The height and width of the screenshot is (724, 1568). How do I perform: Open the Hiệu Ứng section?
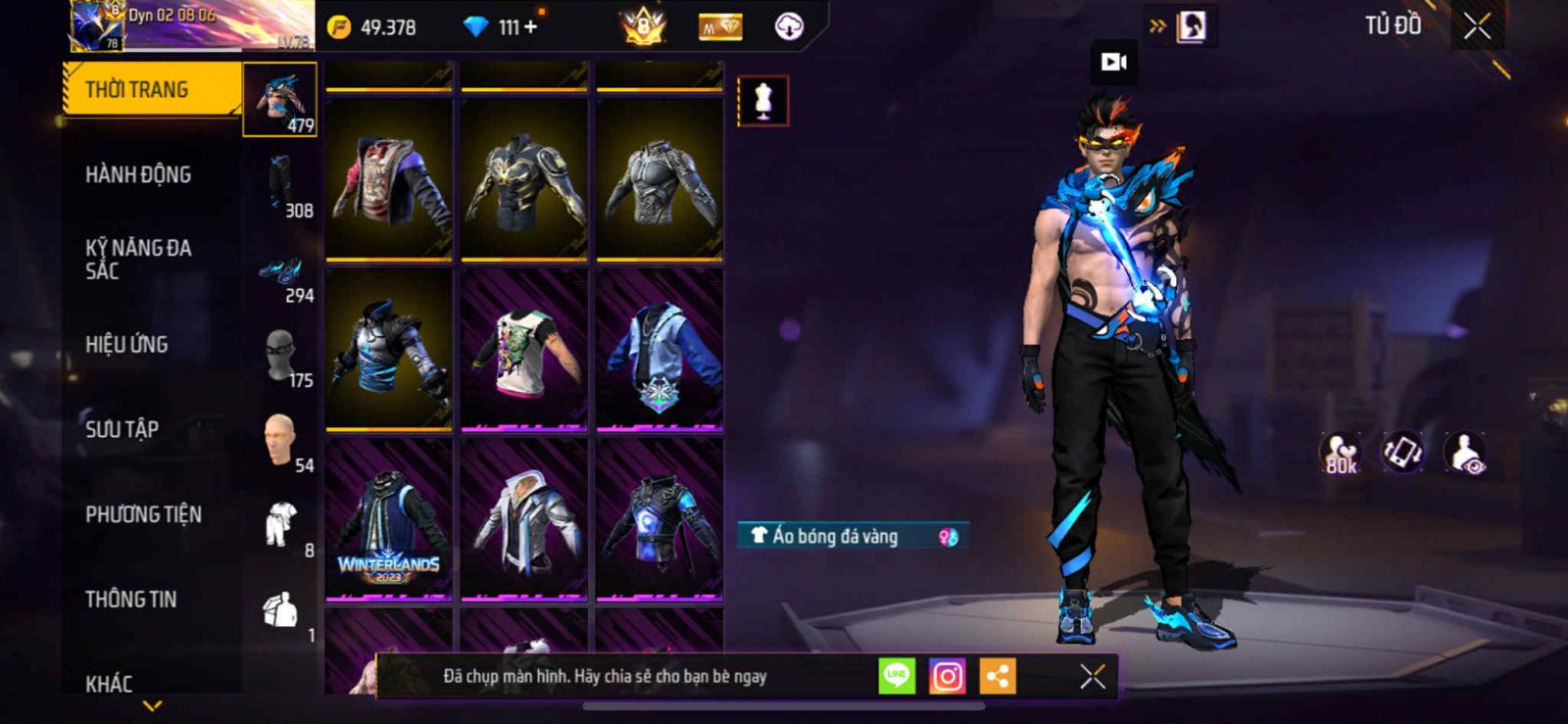point(126,345)
